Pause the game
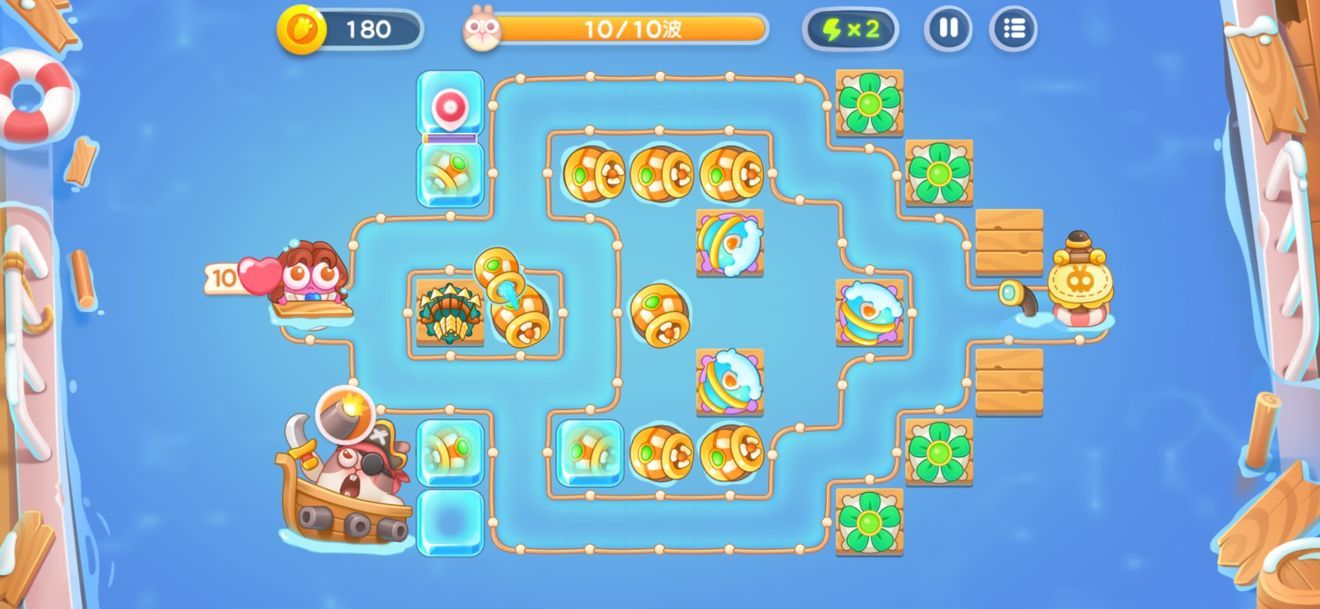Screen dimensions: 1320x609 (x=947, y=29)
